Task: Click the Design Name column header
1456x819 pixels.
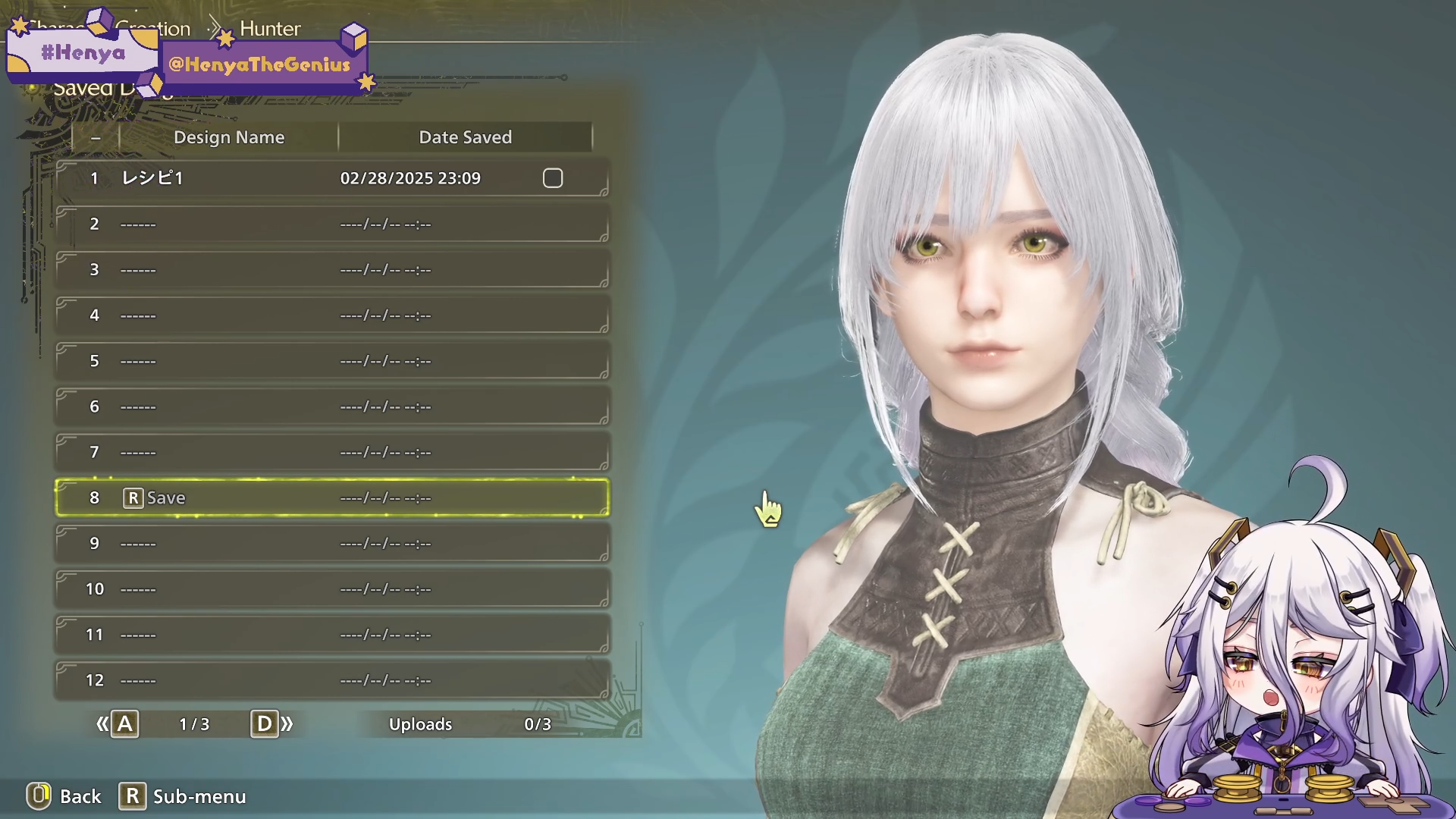Action: (229, 137)
